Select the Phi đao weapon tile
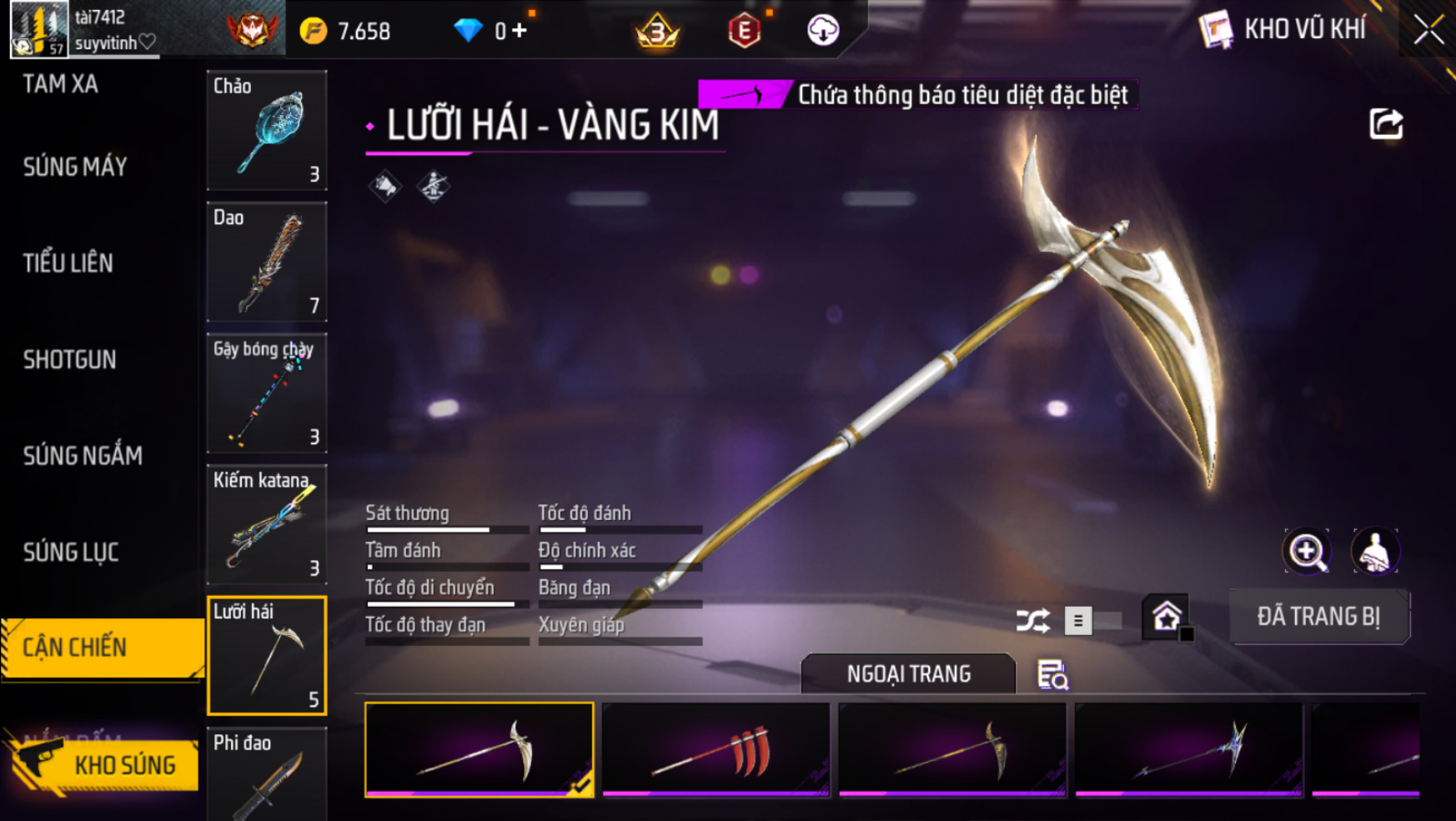 [267, 775]
